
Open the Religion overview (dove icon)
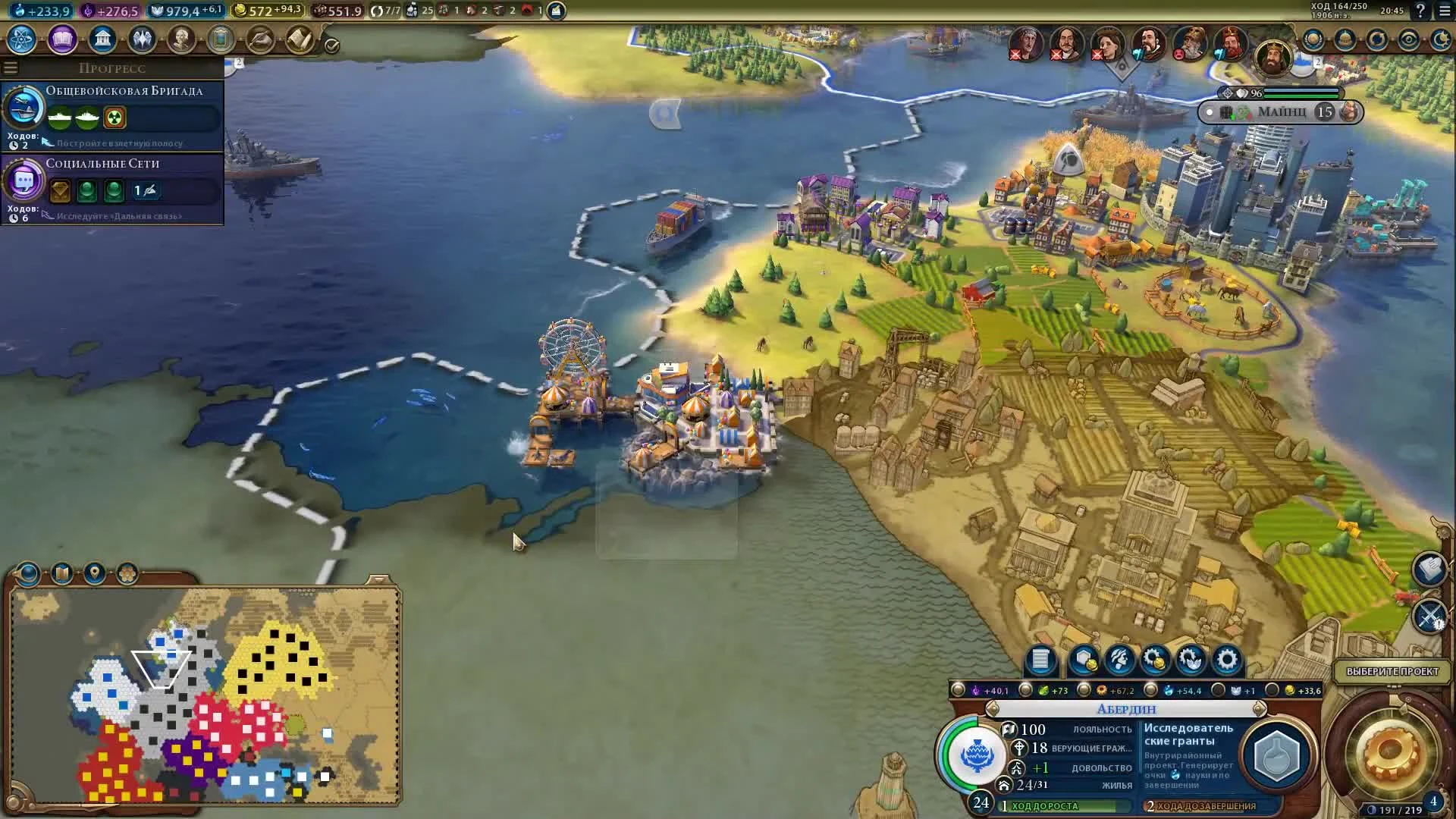[x=143, y=39]
